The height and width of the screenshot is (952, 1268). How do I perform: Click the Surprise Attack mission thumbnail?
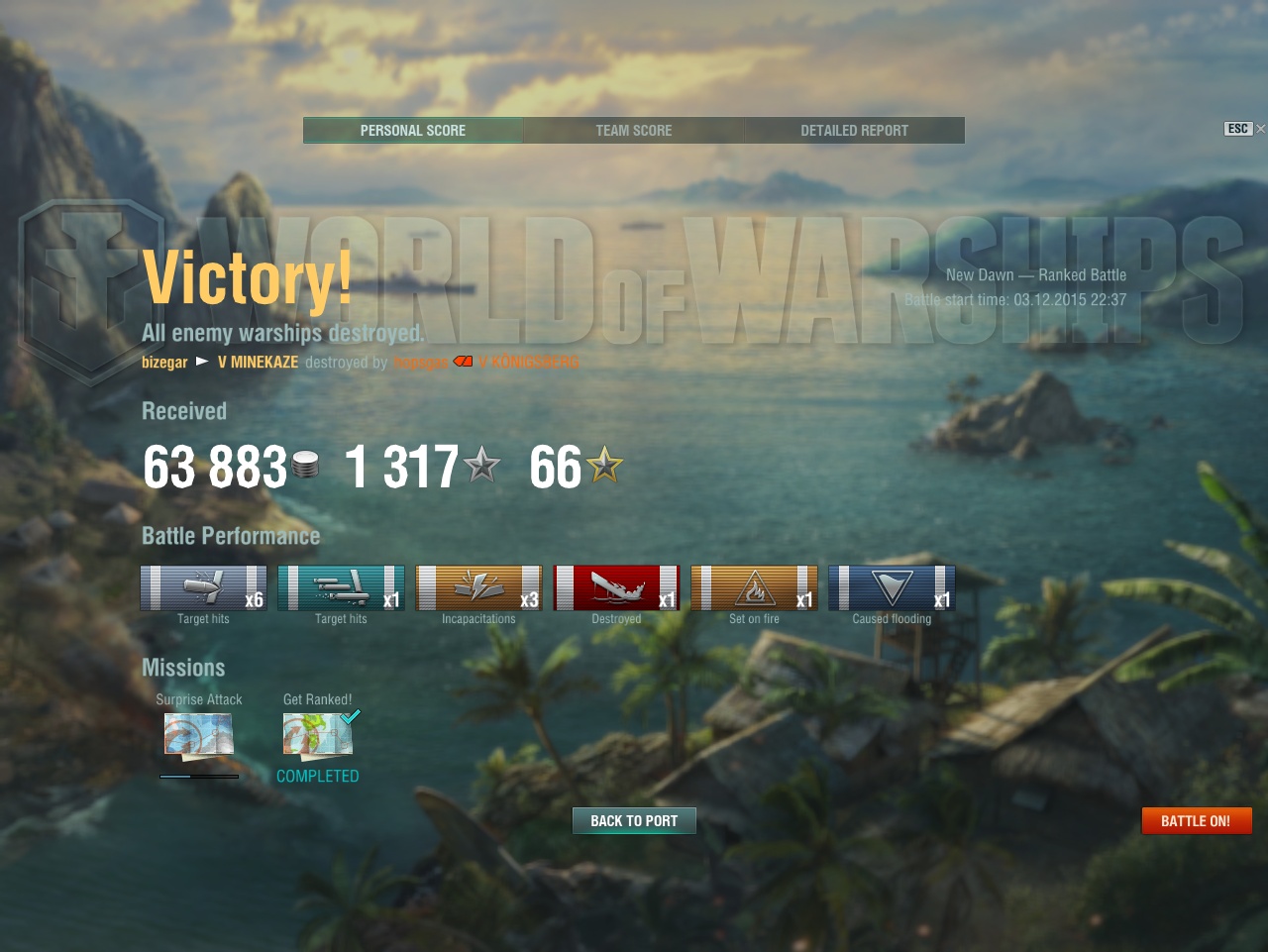199,735
